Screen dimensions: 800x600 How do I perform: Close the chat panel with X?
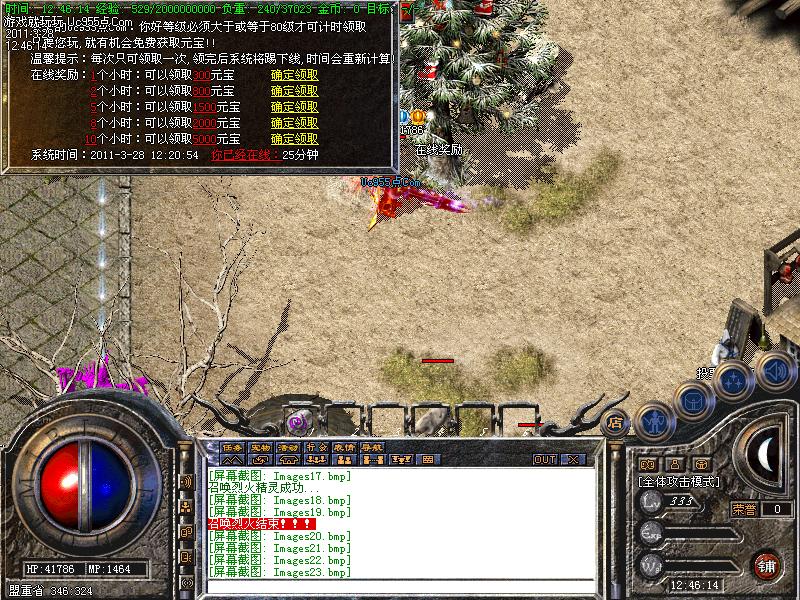point(573,460)
